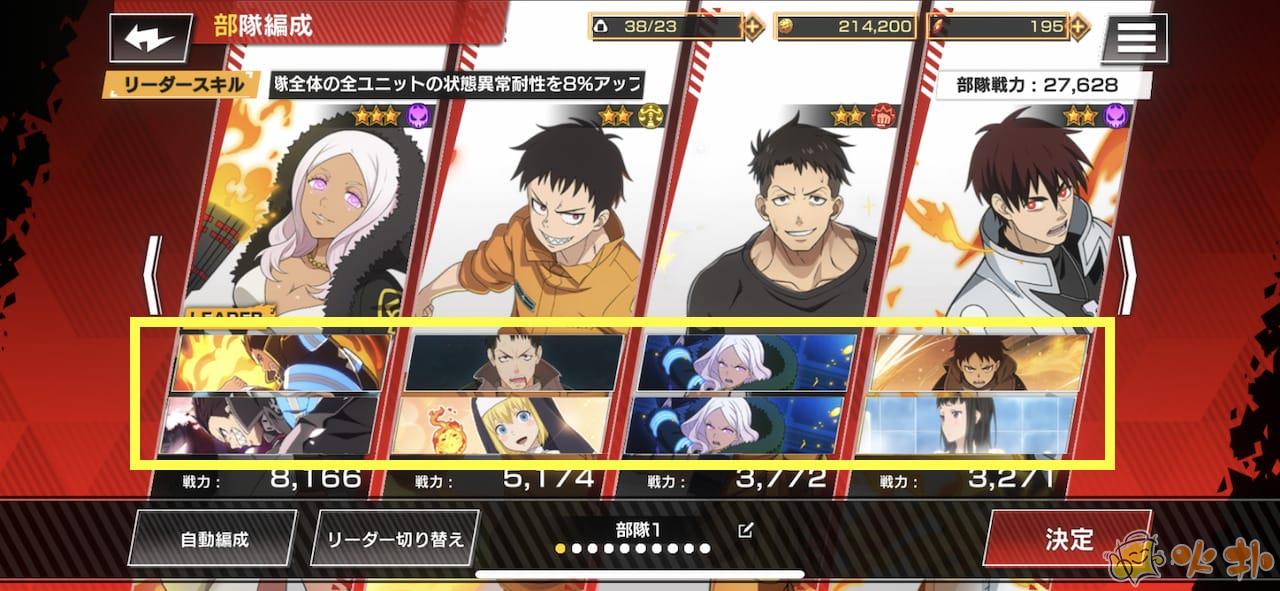Confirm the squad with 決定

(x=1067, y=539)
